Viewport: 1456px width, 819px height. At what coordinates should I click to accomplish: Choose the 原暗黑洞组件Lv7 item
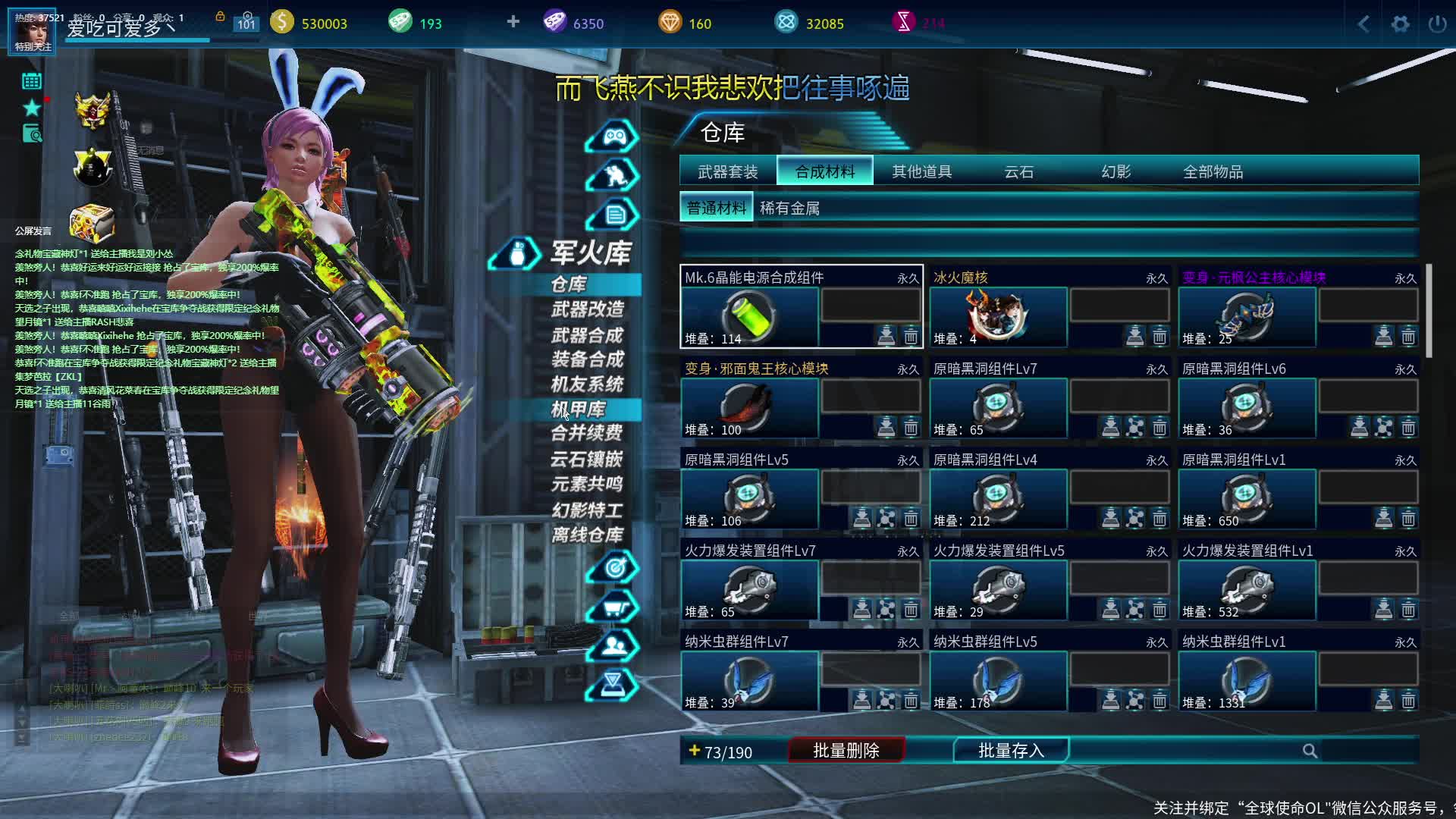998,406
